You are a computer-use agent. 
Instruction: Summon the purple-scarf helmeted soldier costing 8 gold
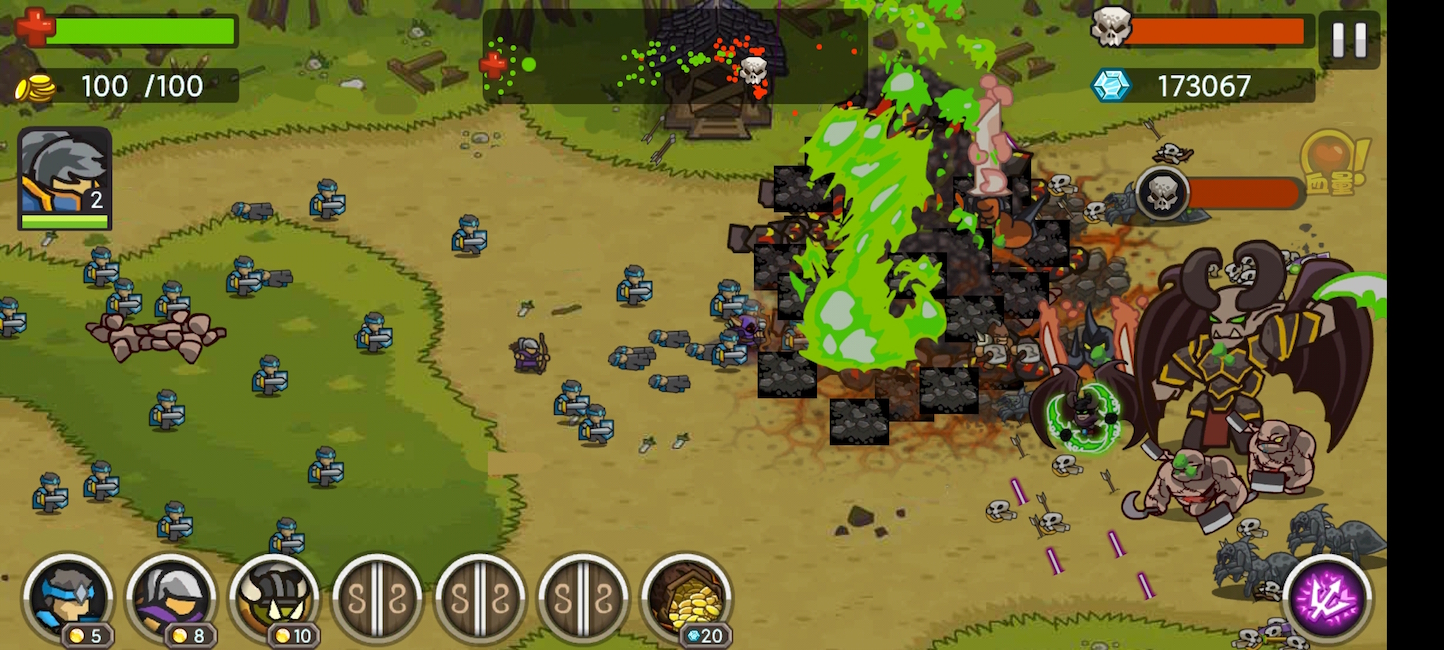[x=171, y=598]
